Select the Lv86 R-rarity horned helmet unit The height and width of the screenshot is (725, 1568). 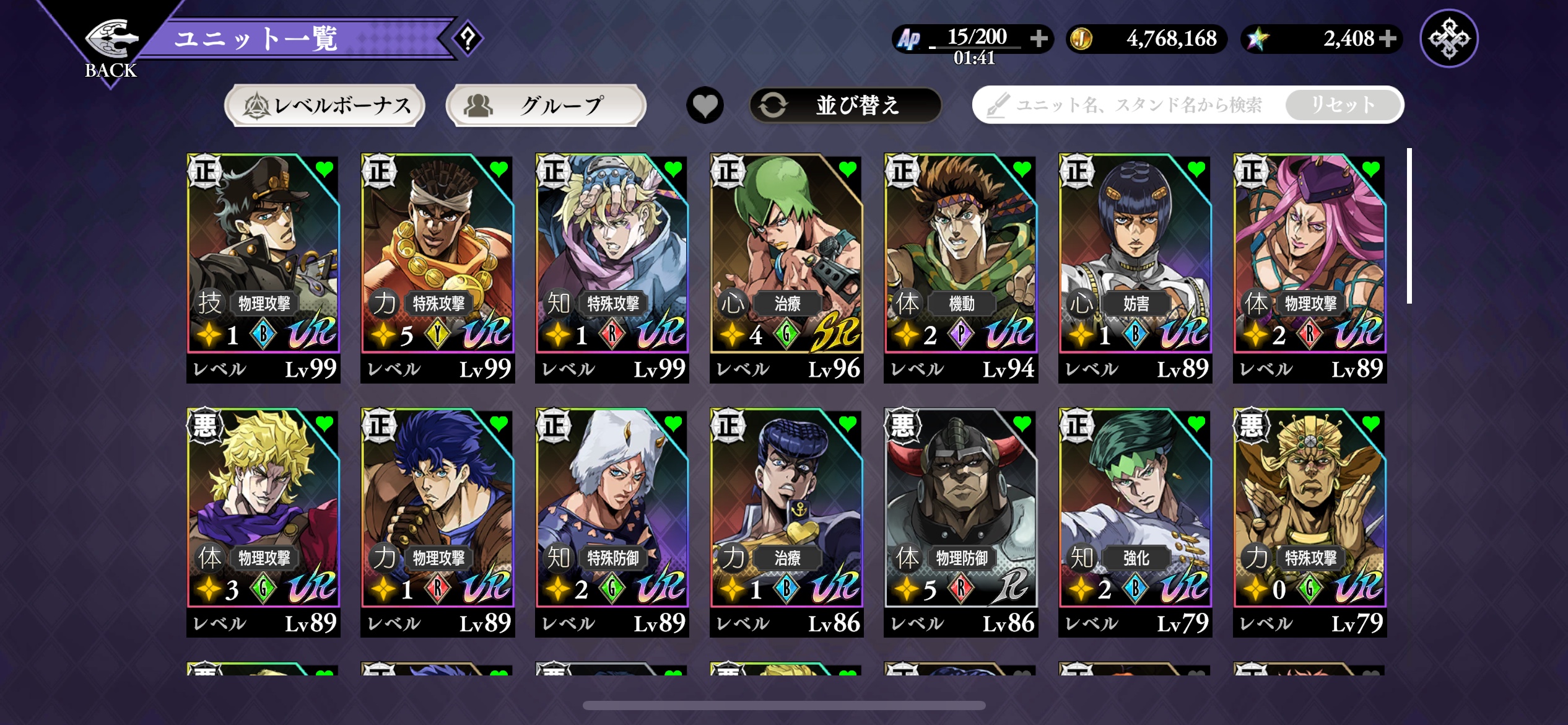tap(960, 522)
